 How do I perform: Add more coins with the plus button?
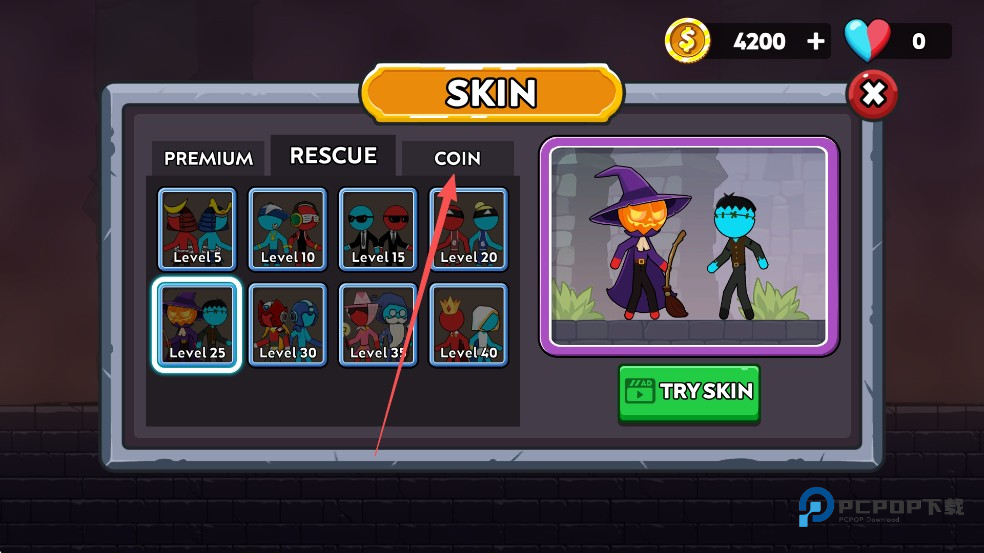coord(816,41)
